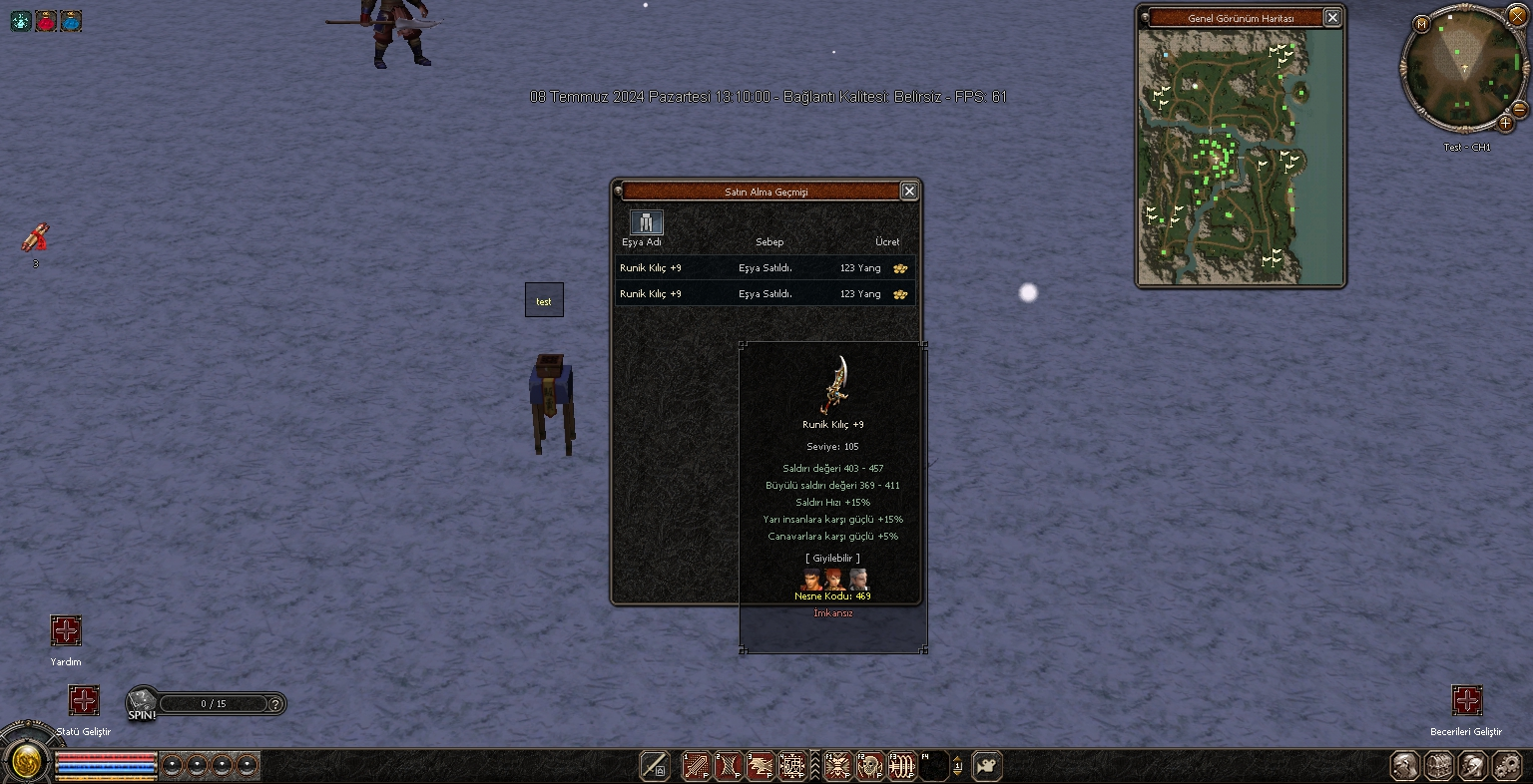Close the Satın Alma Geçmişi window

(x=908, y=191)
